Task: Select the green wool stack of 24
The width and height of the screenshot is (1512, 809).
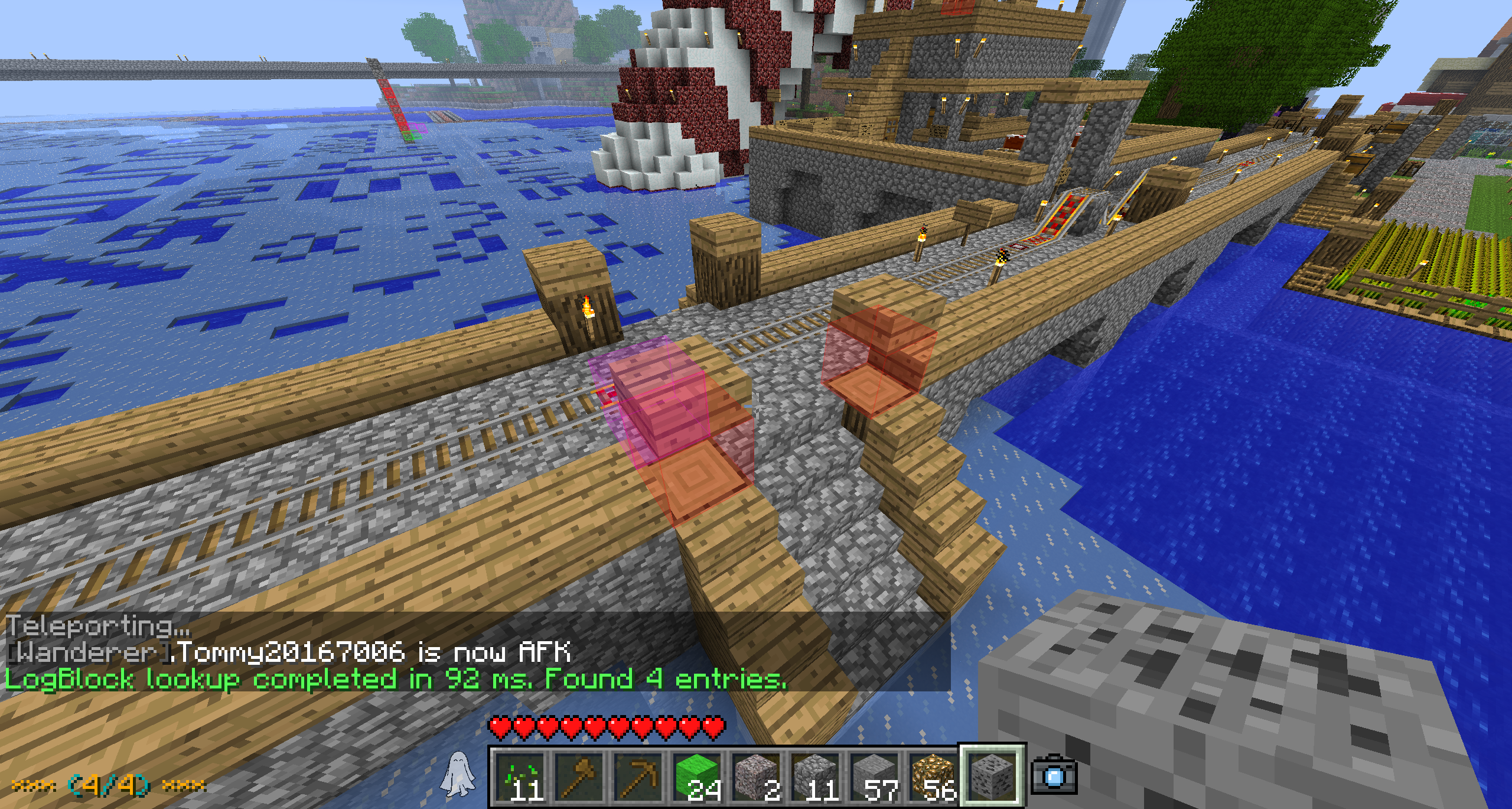Action: (x=698, y=776)
